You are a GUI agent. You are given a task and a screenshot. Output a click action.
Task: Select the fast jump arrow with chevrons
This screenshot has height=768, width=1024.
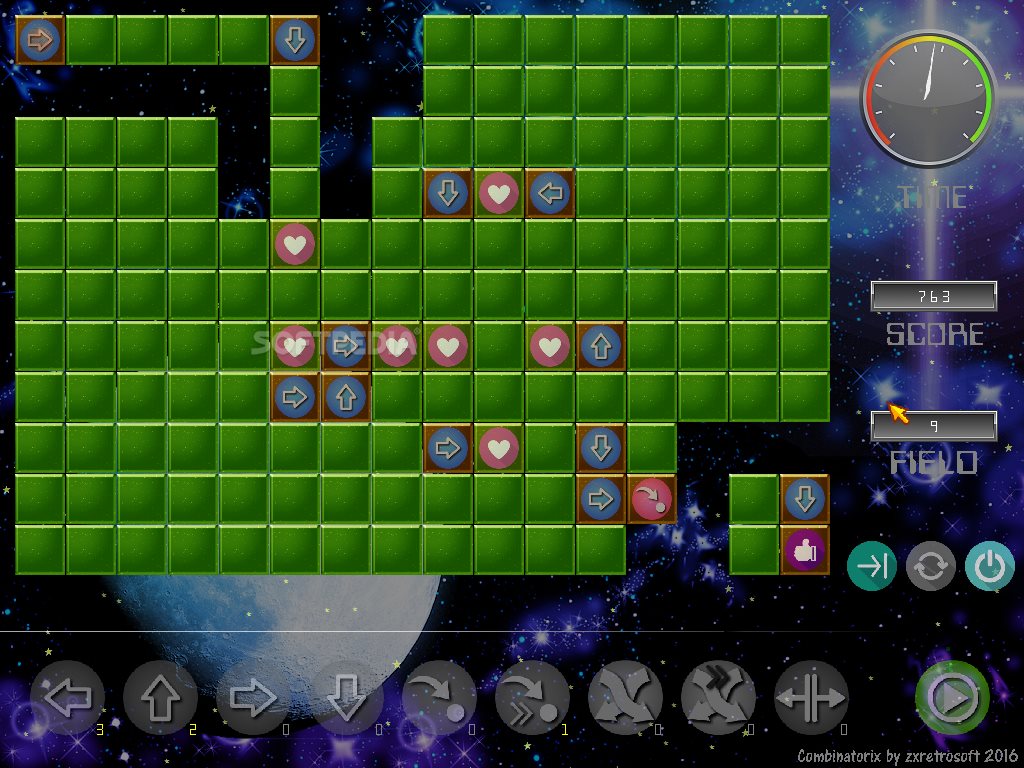(532, 697)
